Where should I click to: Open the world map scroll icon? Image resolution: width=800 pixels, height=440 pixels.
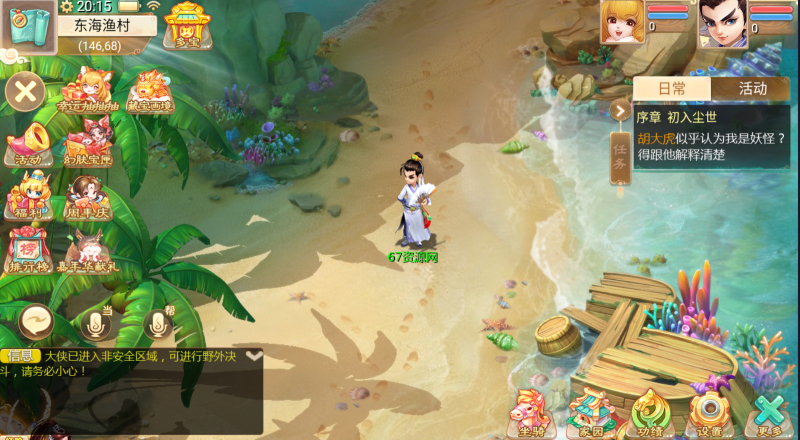coord(27,27)
